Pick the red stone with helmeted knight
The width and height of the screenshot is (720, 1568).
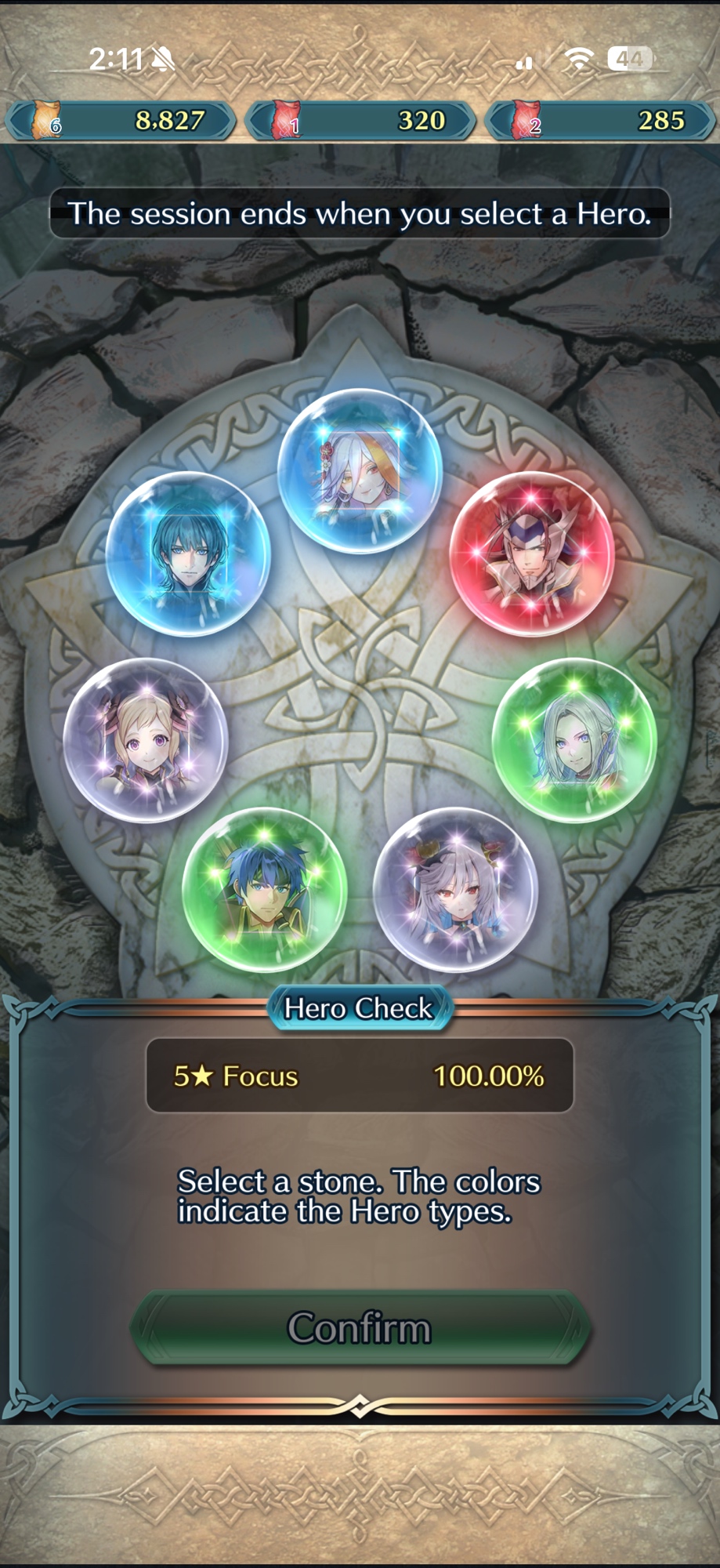531,554
